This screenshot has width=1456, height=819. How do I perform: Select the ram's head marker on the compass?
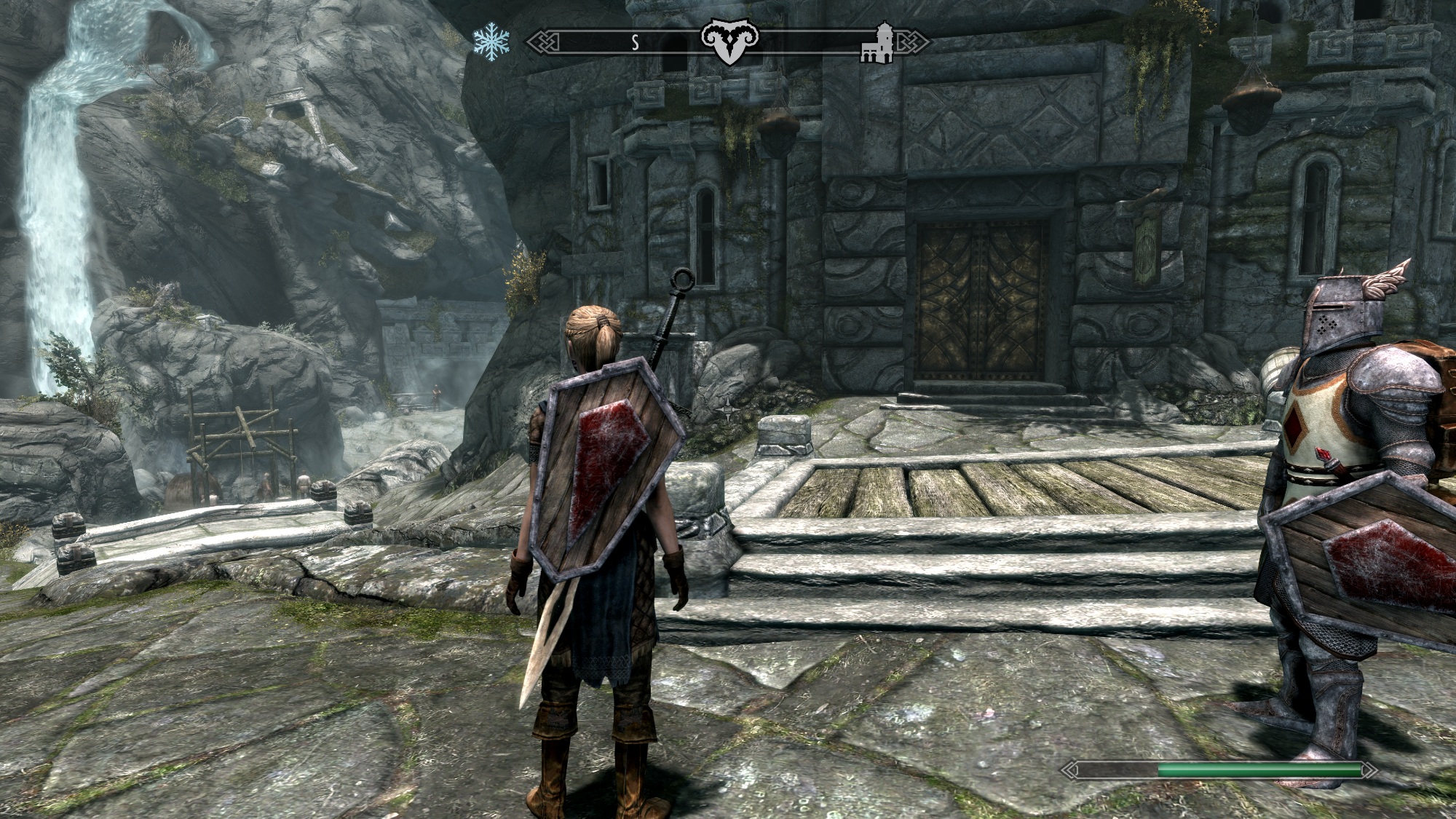click(x=729, y=42)
